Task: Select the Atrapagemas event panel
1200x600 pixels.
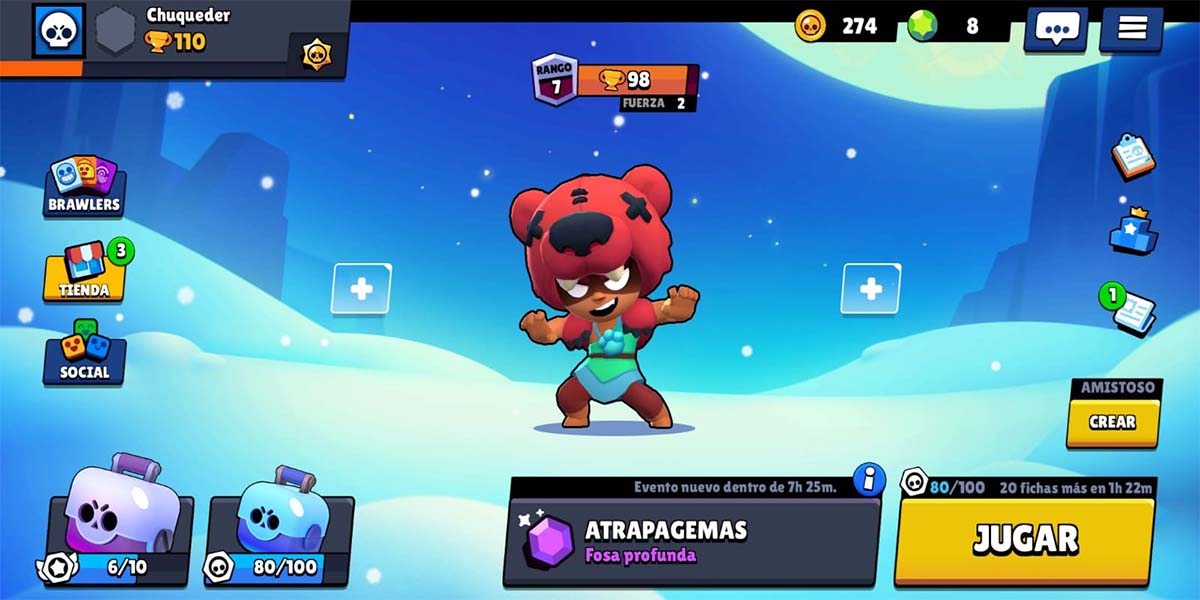Action: pyautogui.click(x=690, y=540)
